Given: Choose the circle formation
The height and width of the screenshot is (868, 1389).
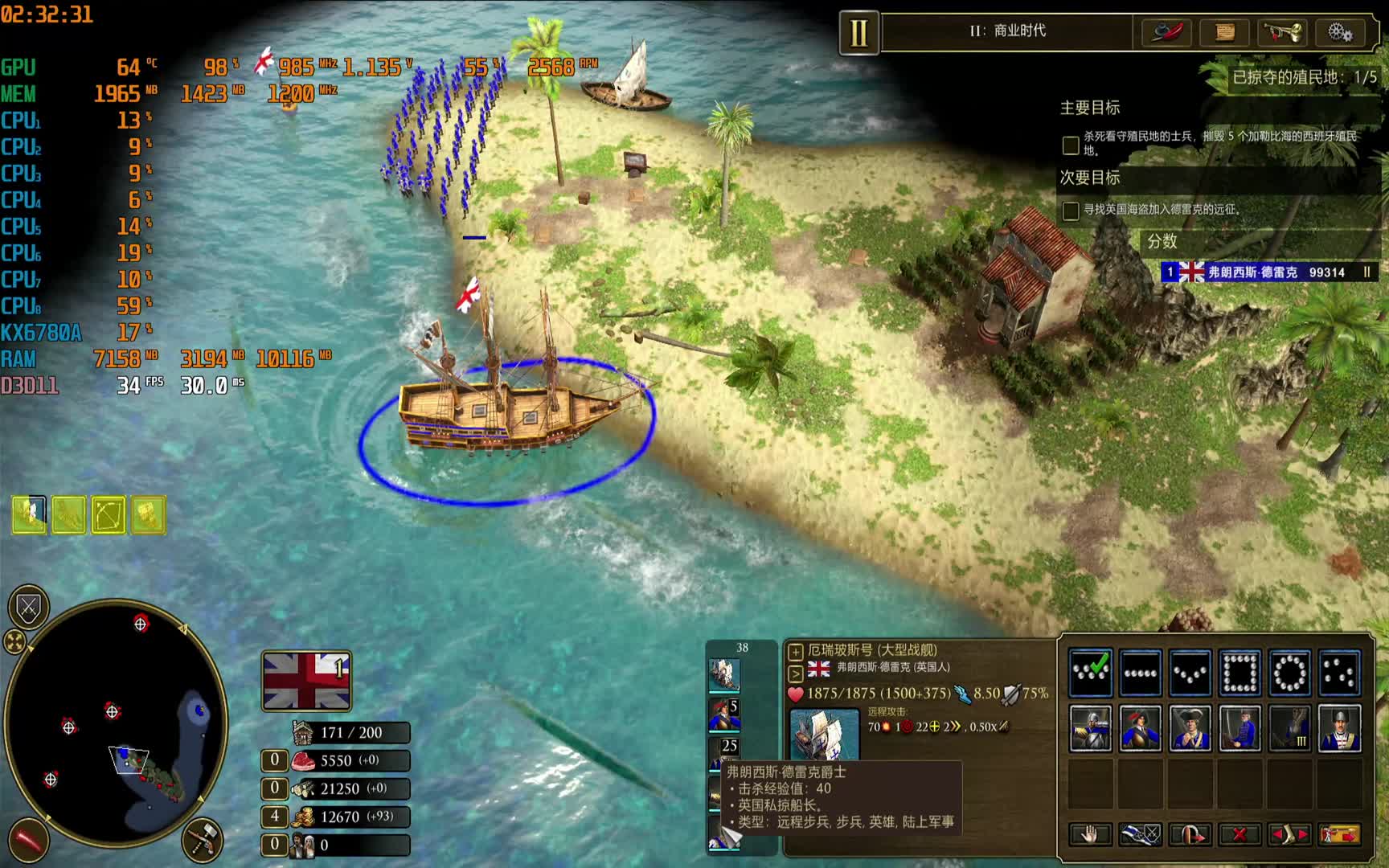Looking at the screenshot, I should click(x=1289, y=673).
